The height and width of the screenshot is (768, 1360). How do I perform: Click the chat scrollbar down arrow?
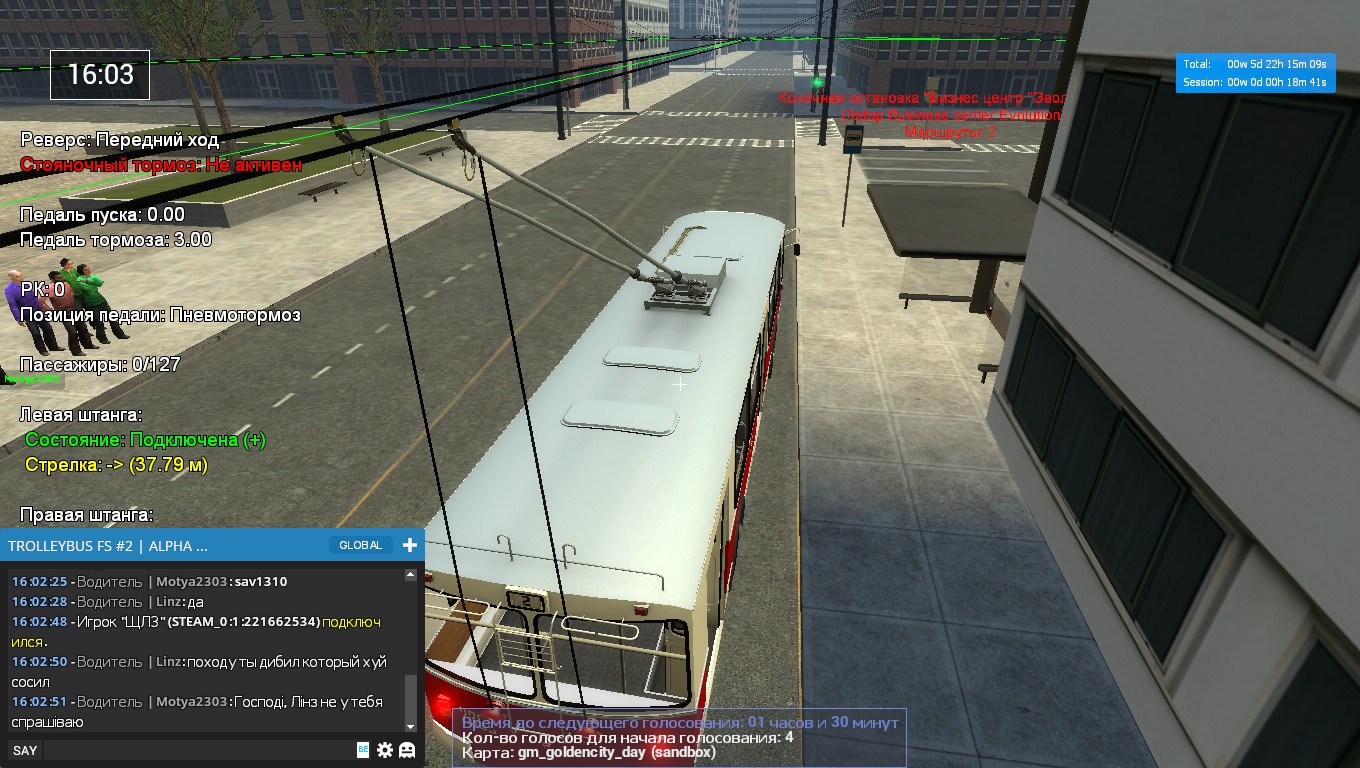[x=410, y=726]
